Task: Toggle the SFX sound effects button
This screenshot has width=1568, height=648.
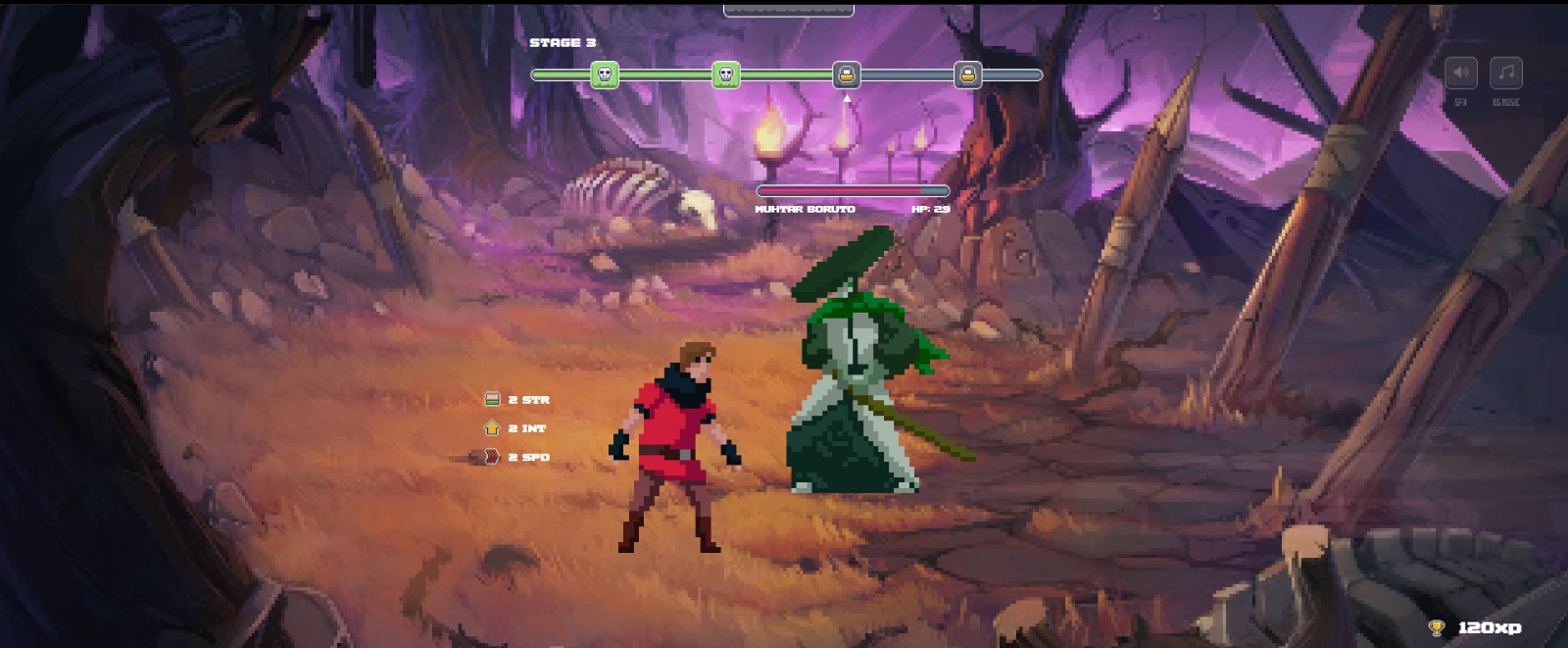Action: 1460,73
